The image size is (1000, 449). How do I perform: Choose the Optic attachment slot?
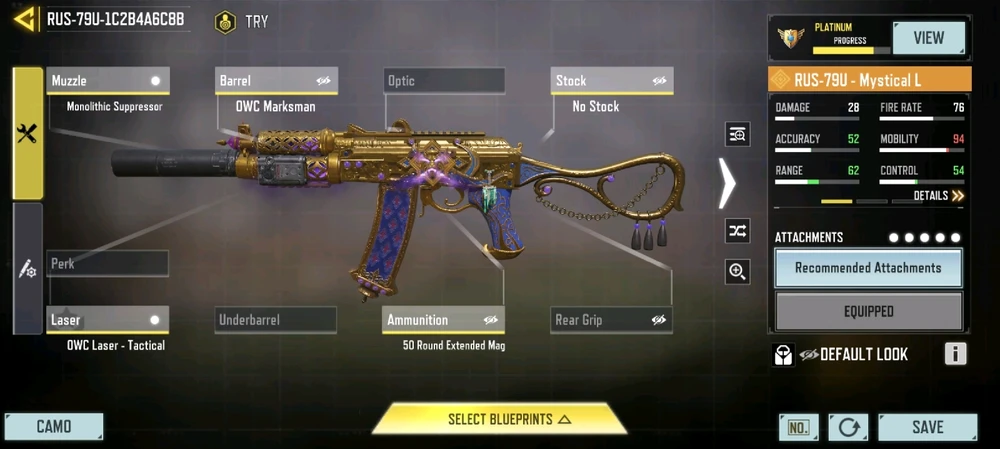(x=444, y=81)
